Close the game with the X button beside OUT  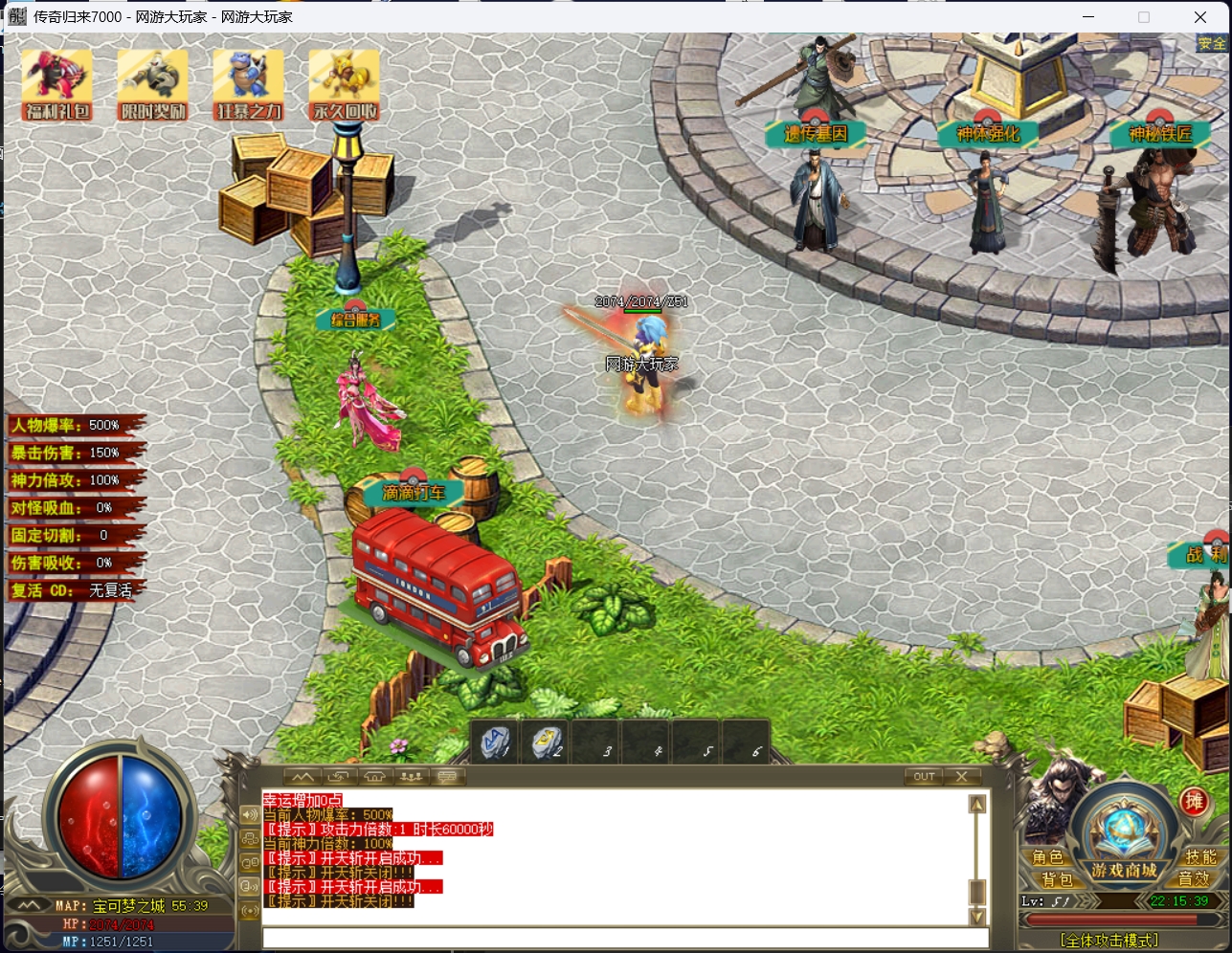962,776
